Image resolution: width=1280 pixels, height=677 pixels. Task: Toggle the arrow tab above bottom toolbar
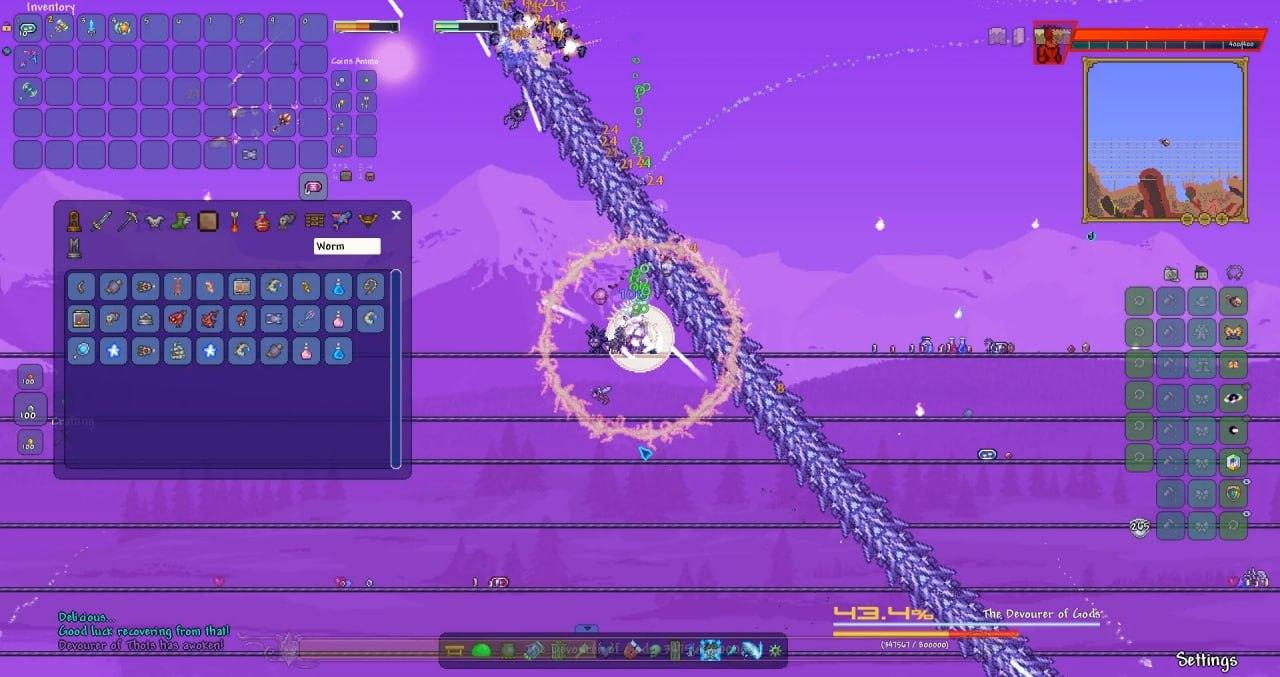[x=587, y=629]
